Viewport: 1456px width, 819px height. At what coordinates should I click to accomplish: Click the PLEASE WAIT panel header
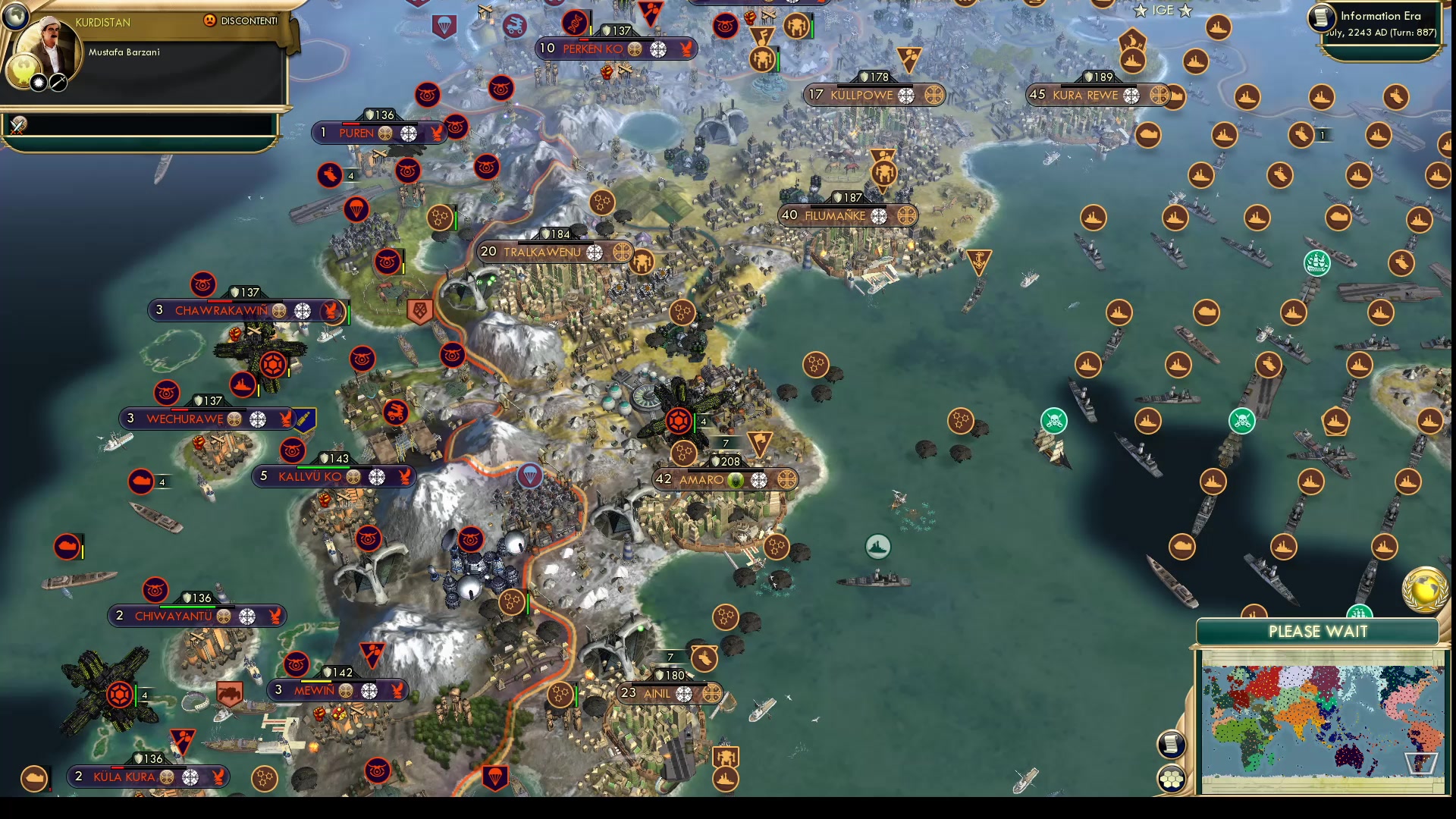pos(1317,632)
